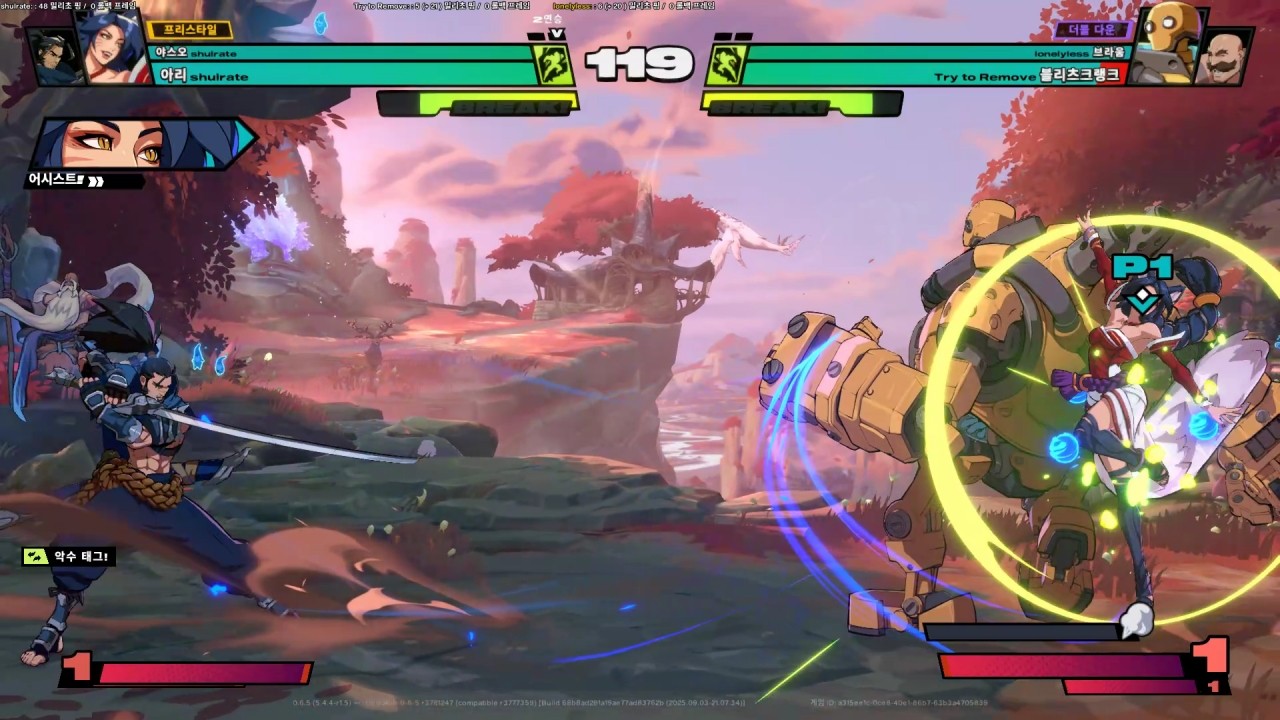This screenshot has height=720, width=1280.
Task: Select the 더블 다운 fuse label
Action: 1091,30
